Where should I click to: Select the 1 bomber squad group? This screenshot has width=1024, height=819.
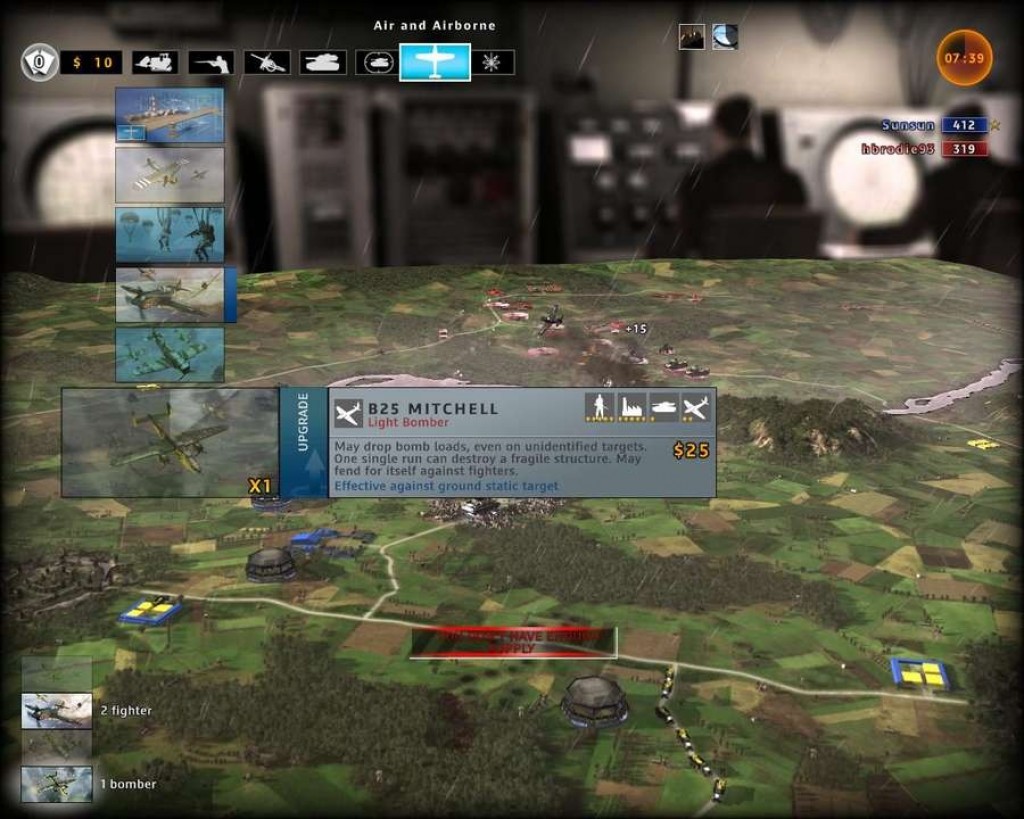click(x=57, y=784)
